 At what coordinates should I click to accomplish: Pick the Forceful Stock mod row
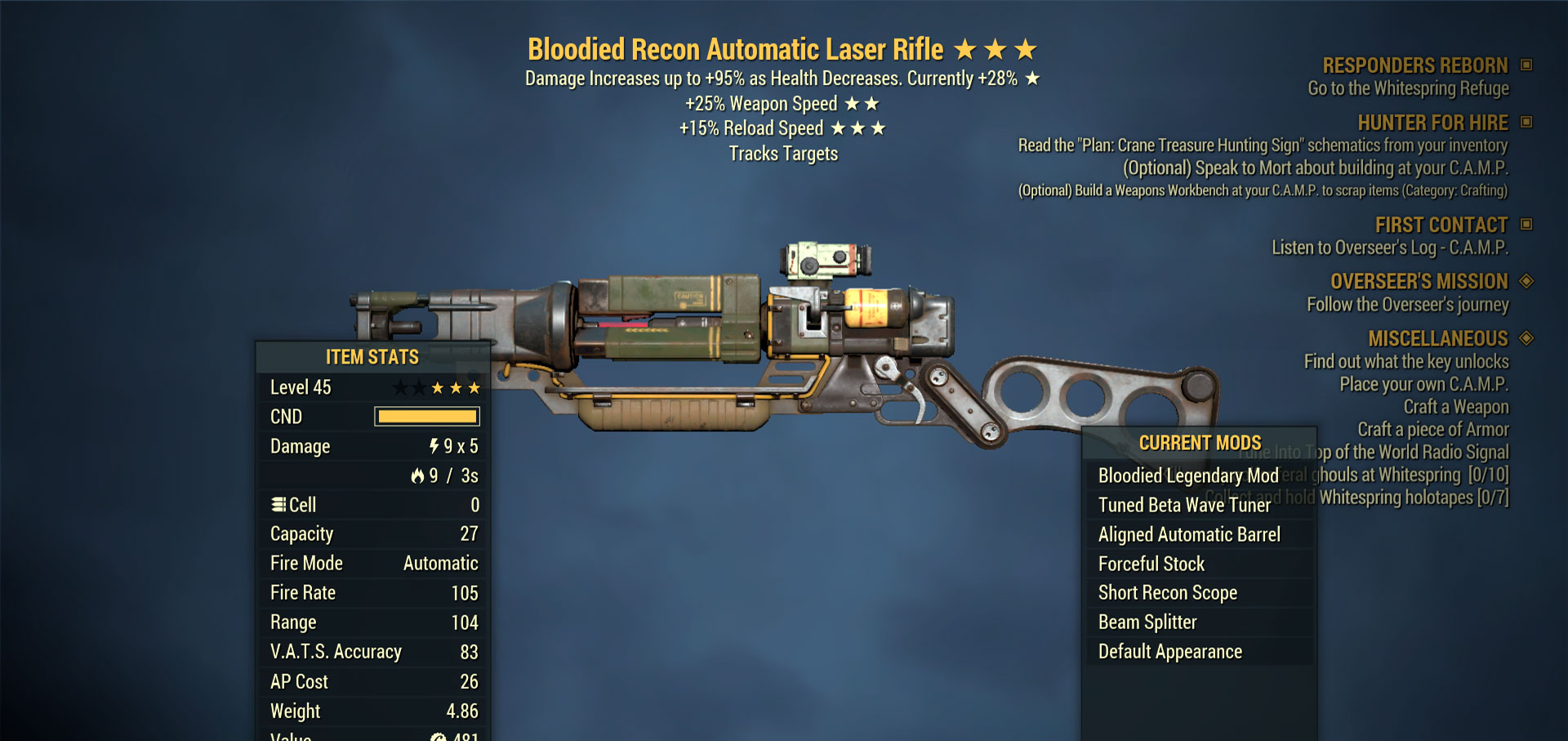coord(1151,564)
